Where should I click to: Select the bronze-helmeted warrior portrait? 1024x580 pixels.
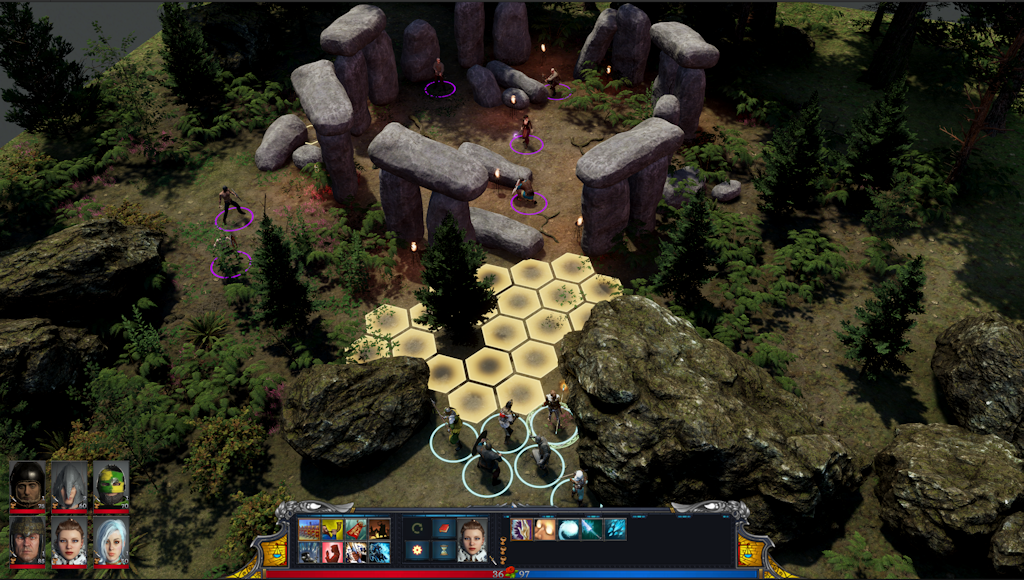click(28, 540)
